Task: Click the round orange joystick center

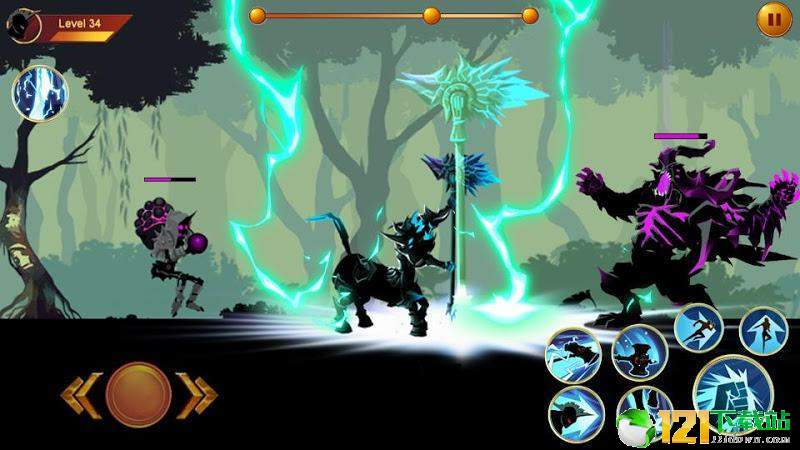Action: tap(137, 393)
